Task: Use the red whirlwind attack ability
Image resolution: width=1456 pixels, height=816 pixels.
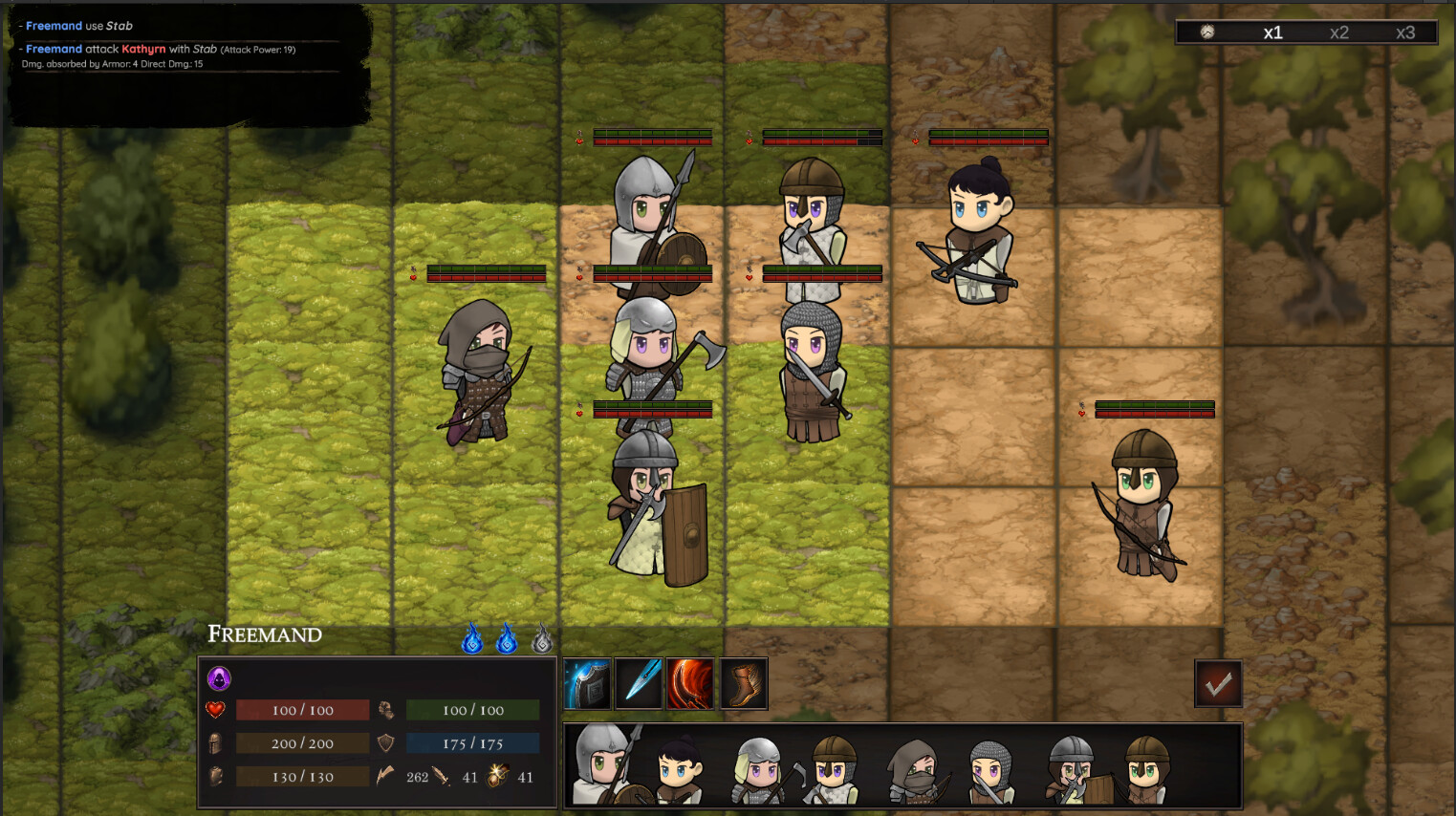Action: [690, 683]
